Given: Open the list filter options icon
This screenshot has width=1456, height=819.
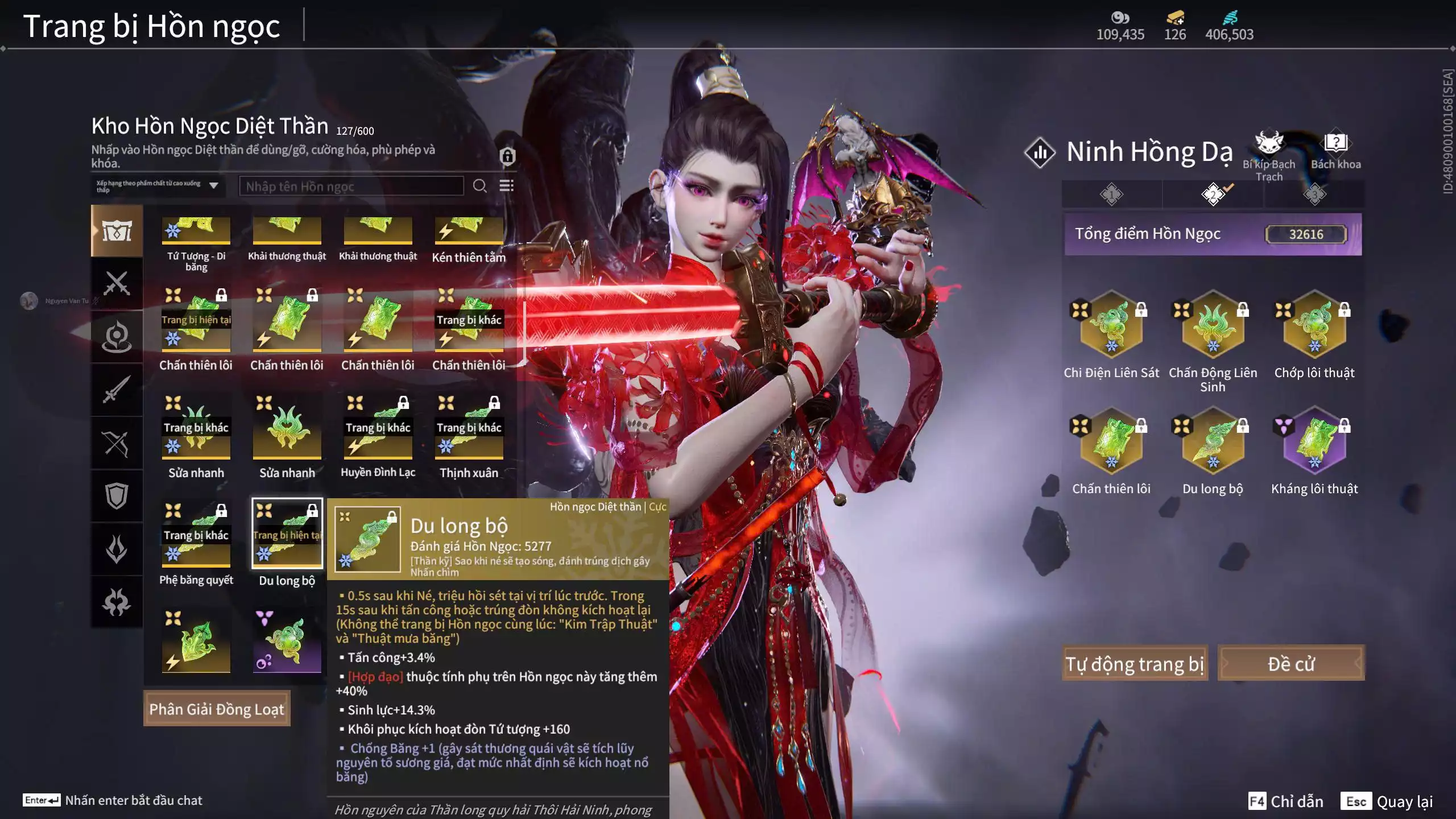Looking at the screenshot, I should tap(506, 186).
